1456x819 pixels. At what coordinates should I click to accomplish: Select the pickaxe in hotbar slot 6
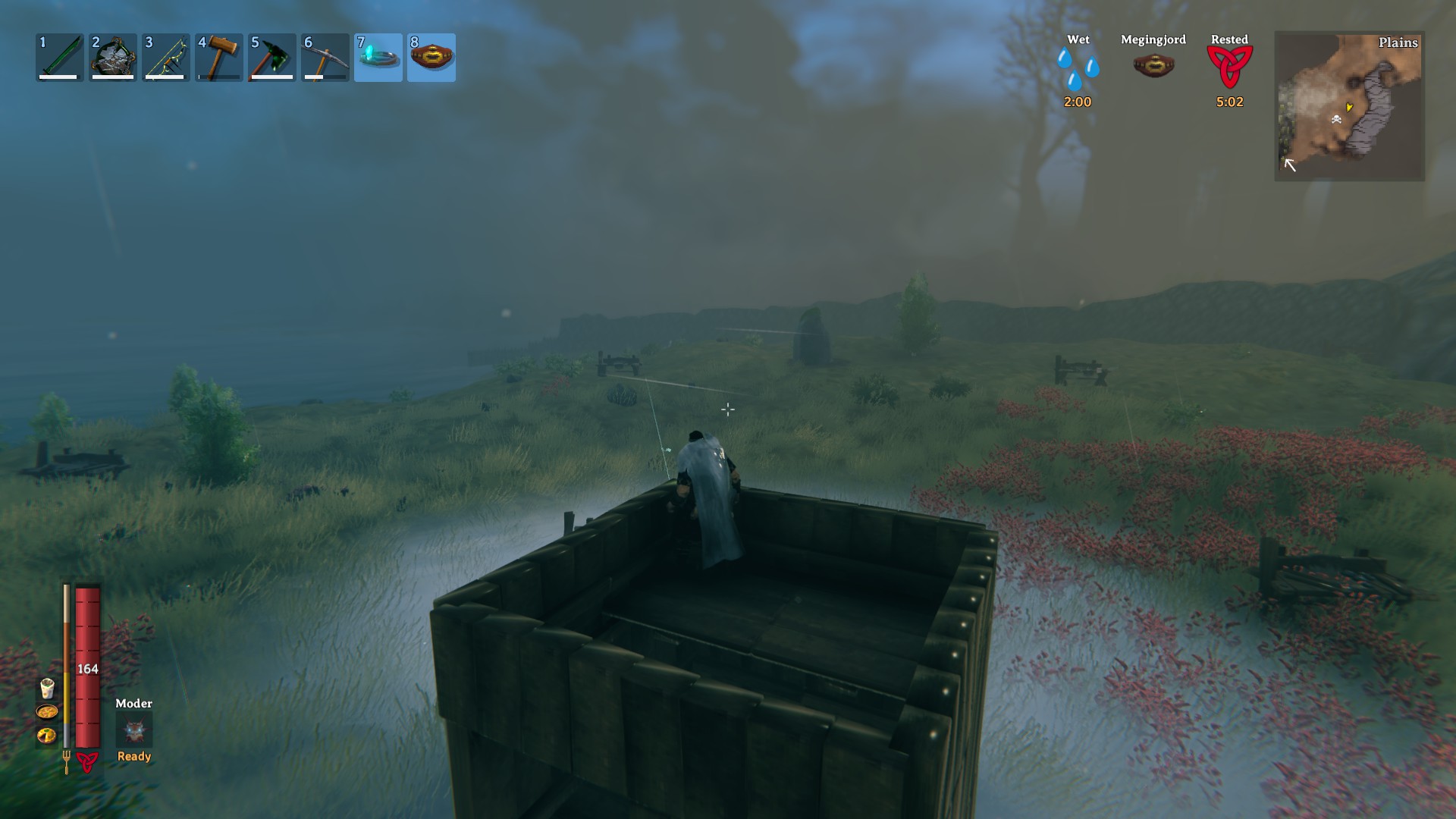pos(325,57)
